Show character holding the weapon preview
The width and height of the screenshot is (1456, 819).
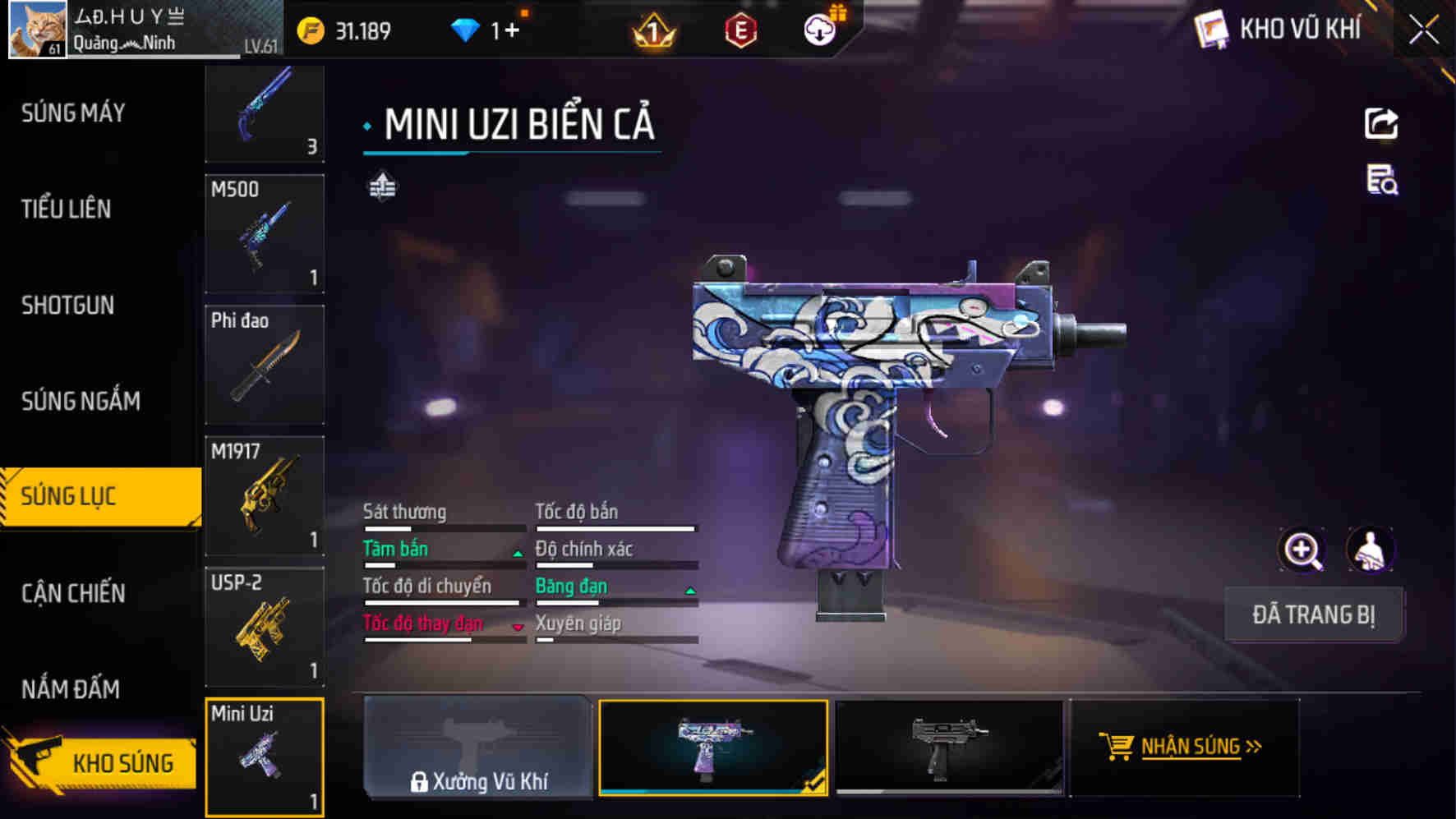click(1371, 550)
